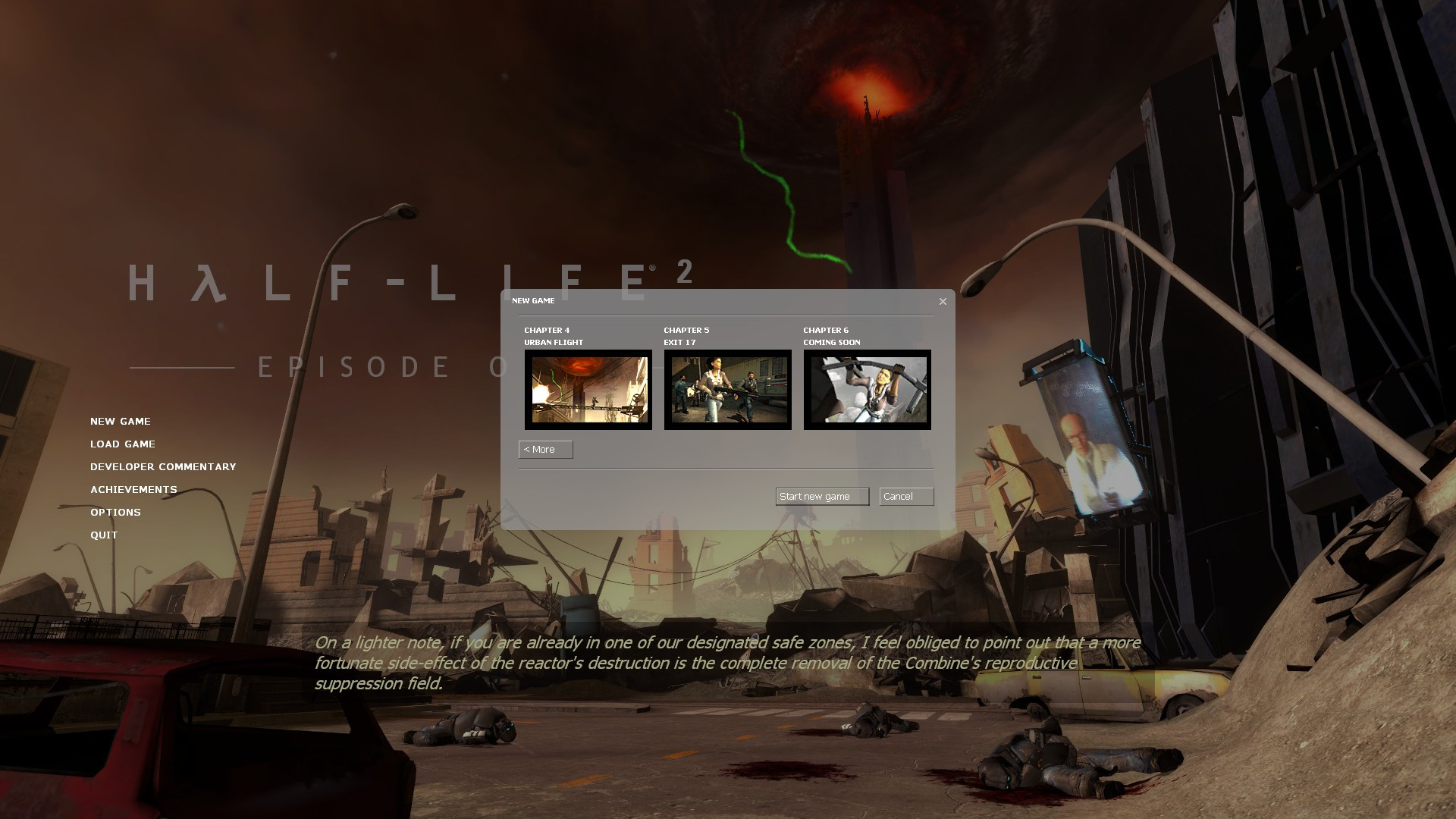1456x819 pixels.
Task: Open the OPTIONS menu entry
Action: (115, 512)
